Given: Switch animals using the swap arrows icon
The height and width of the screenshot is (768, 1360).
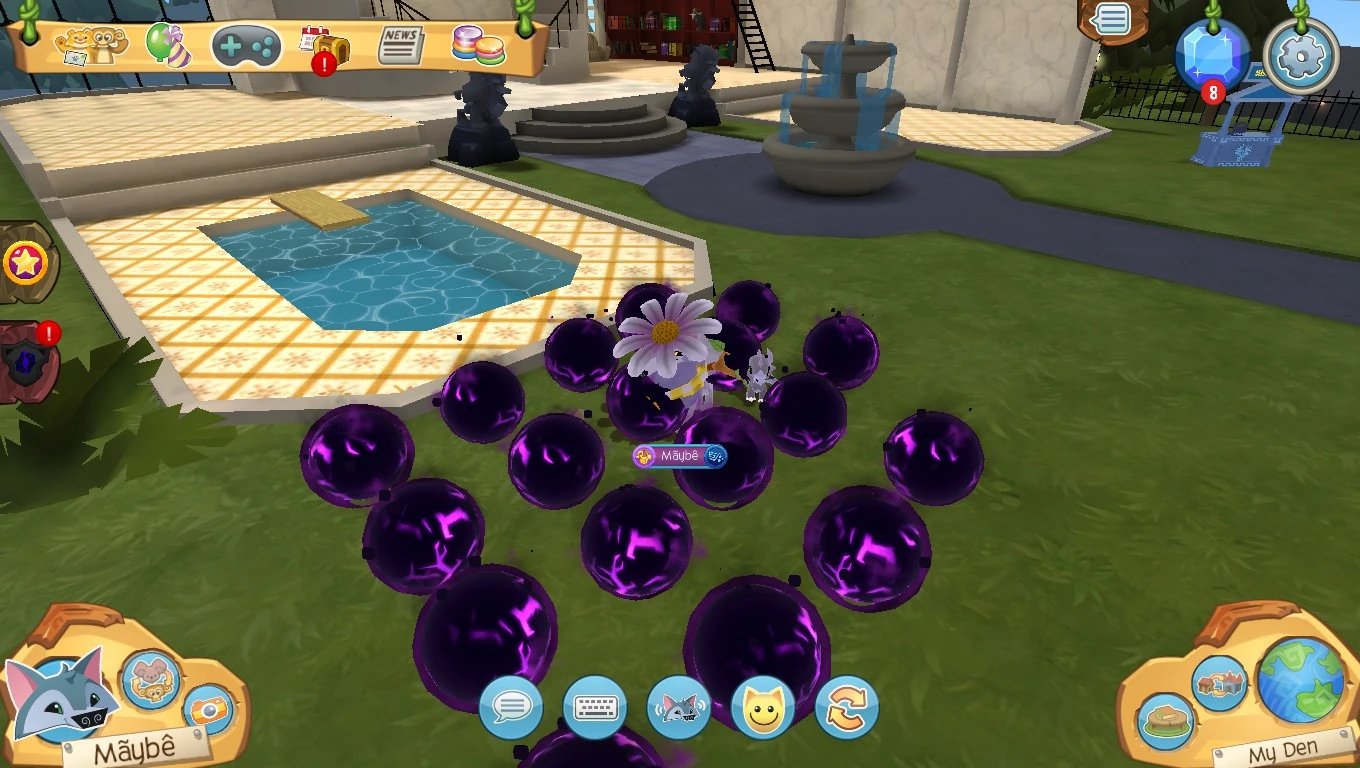Looking at the screenshot, I should tap(845, 707).
